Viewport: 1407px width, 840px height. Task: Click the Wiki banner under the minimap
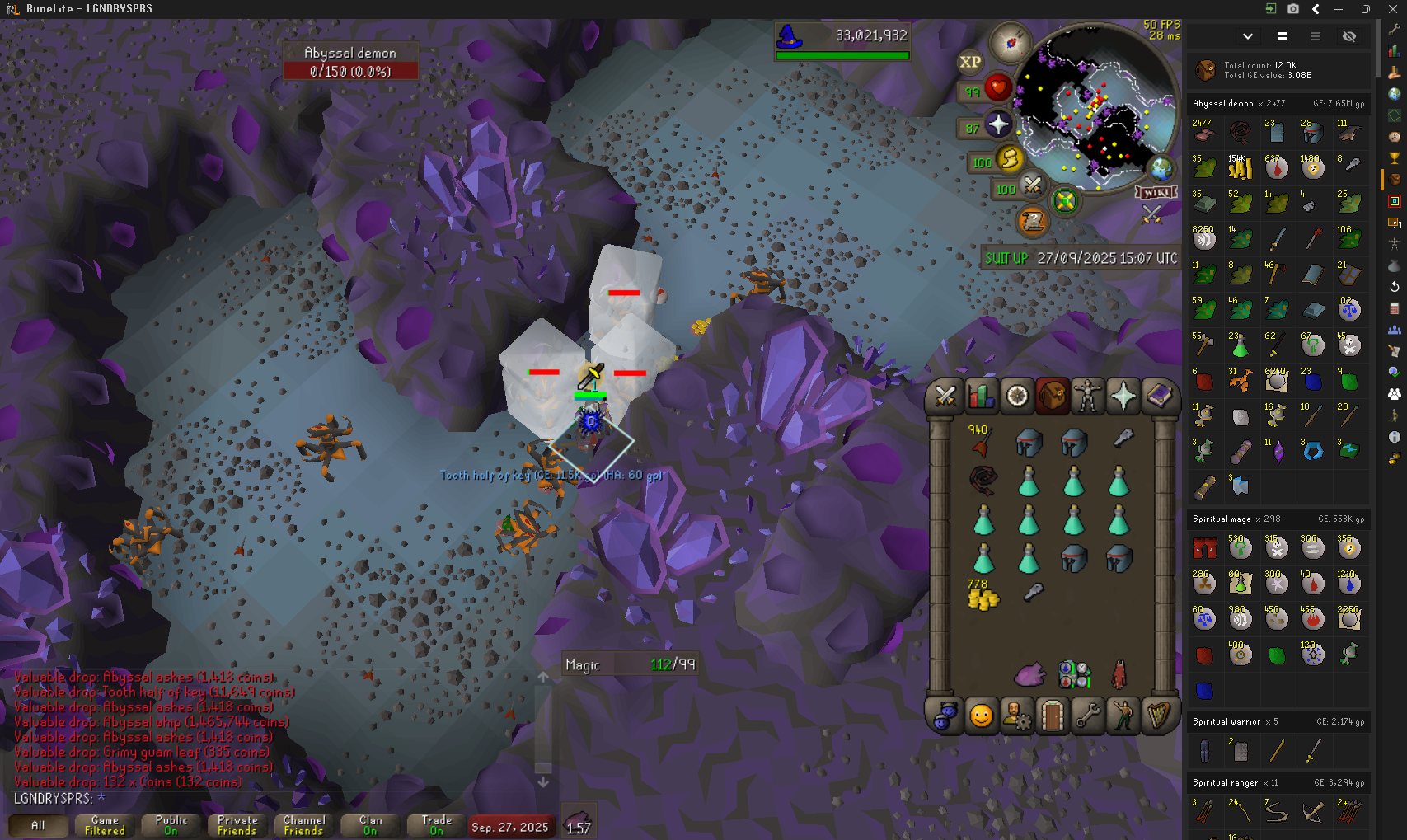(x=1156, y=193)
